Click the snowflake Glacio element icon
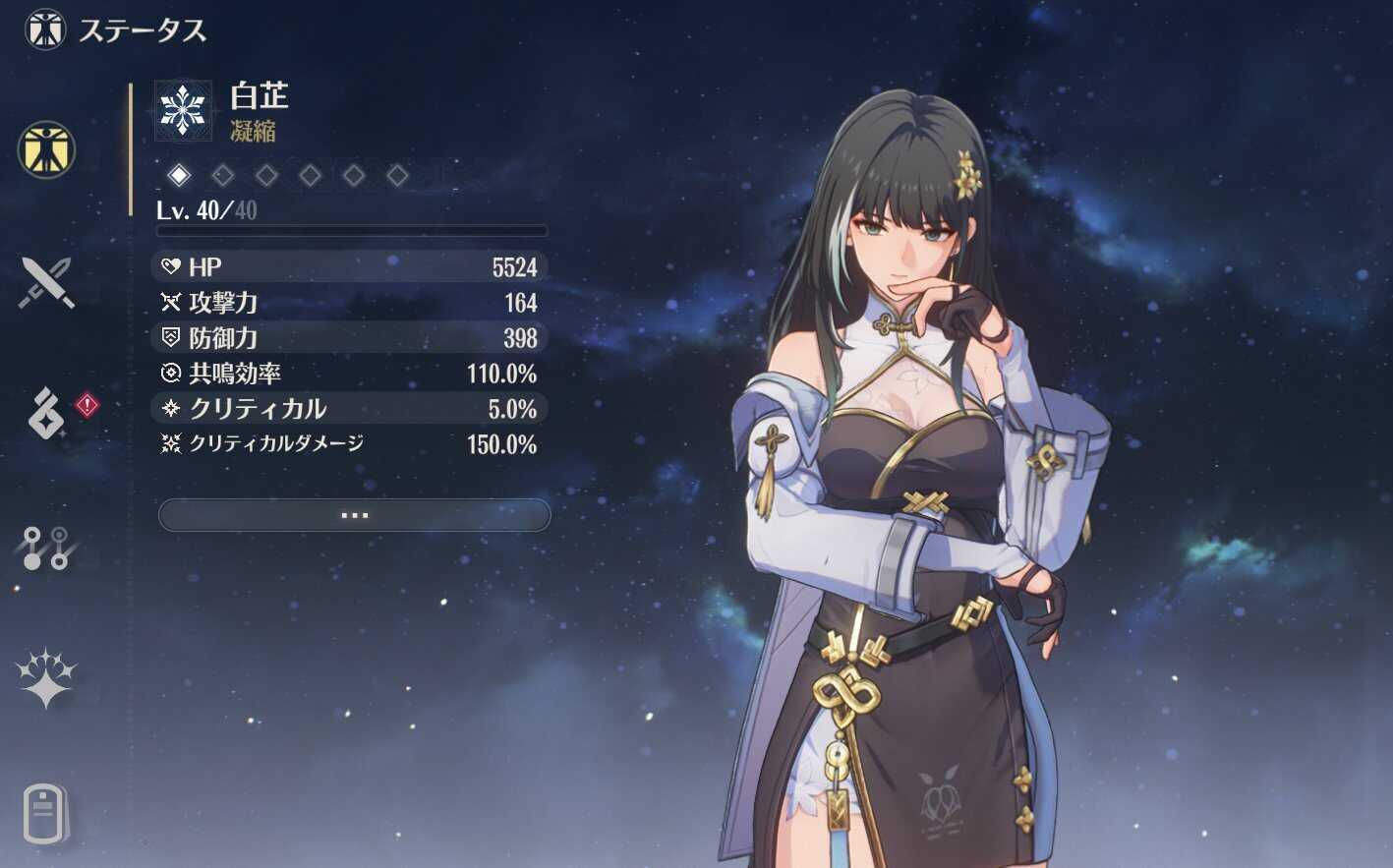 [x=183, y=109]
